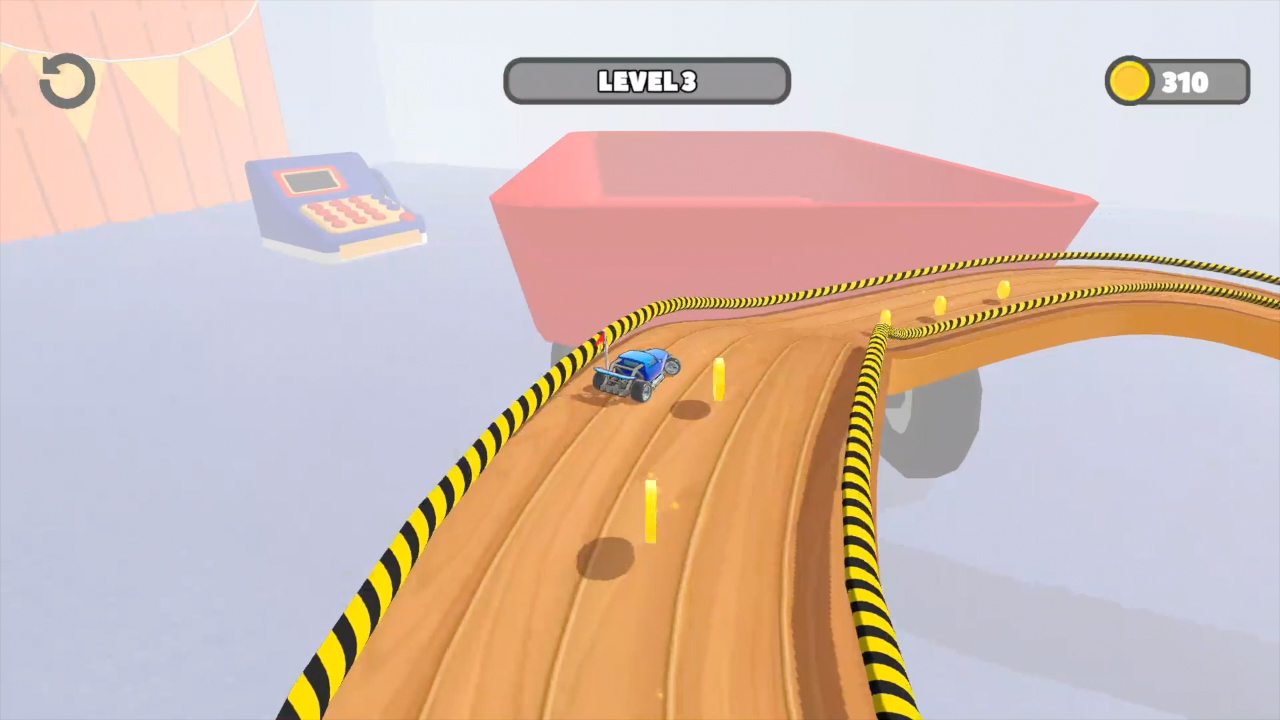Tap the center coin on the lower track

(650, 510)
